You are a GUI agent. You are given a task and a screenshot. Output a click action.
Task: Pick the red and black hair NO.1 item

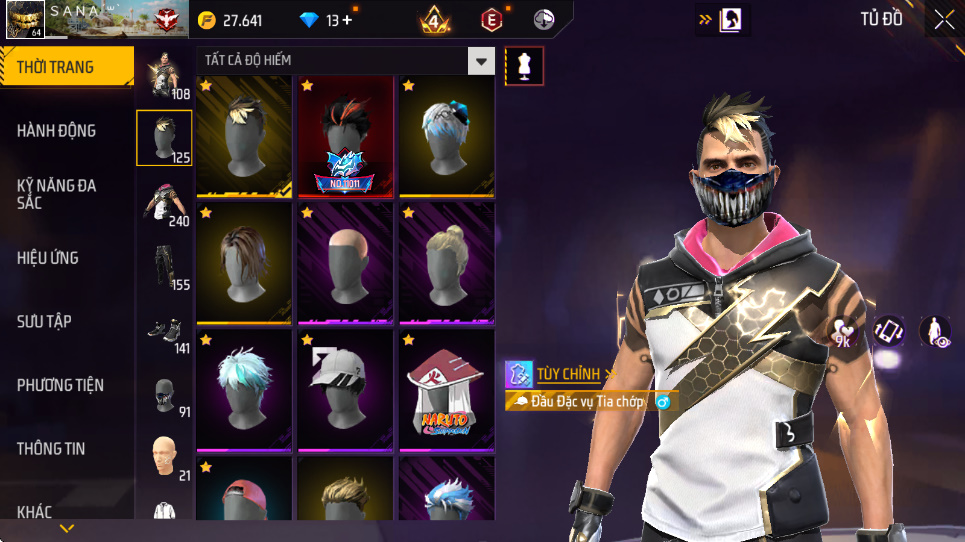[x=345, y=137]
